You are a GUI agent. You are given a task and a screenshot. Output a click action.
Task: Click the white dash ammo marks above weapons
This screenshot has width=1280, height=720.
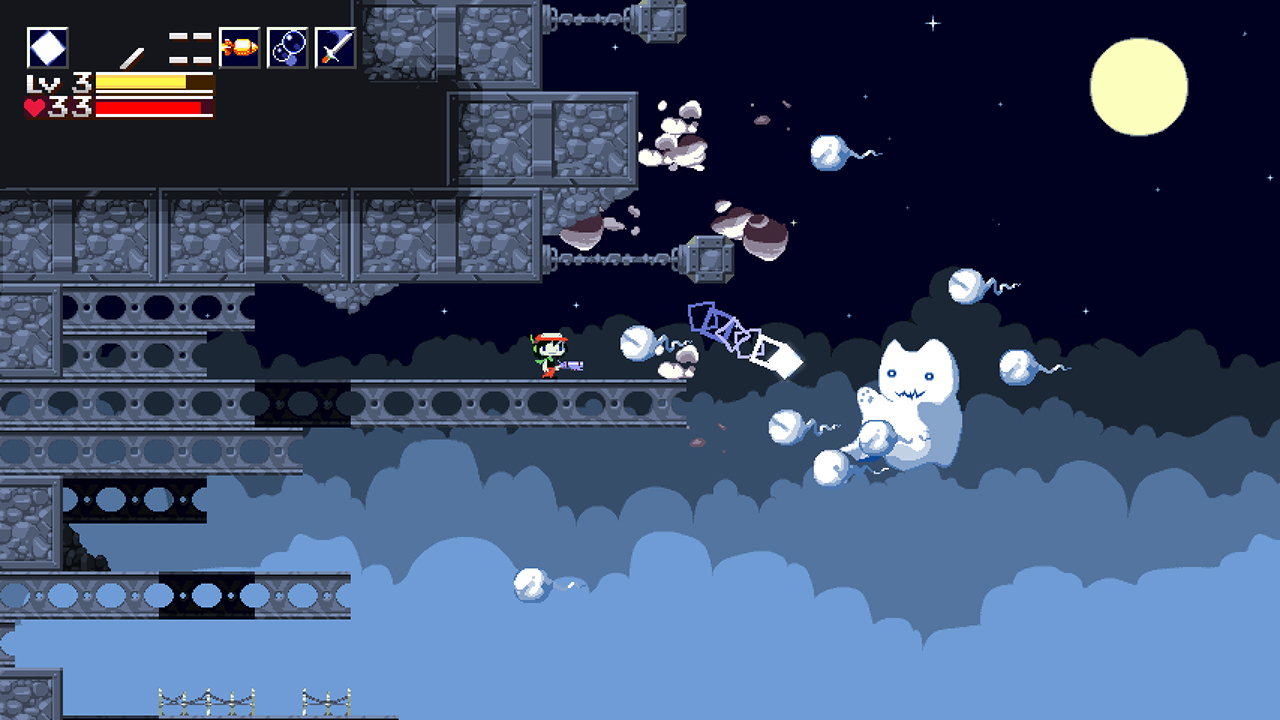[x=188, y=46]
